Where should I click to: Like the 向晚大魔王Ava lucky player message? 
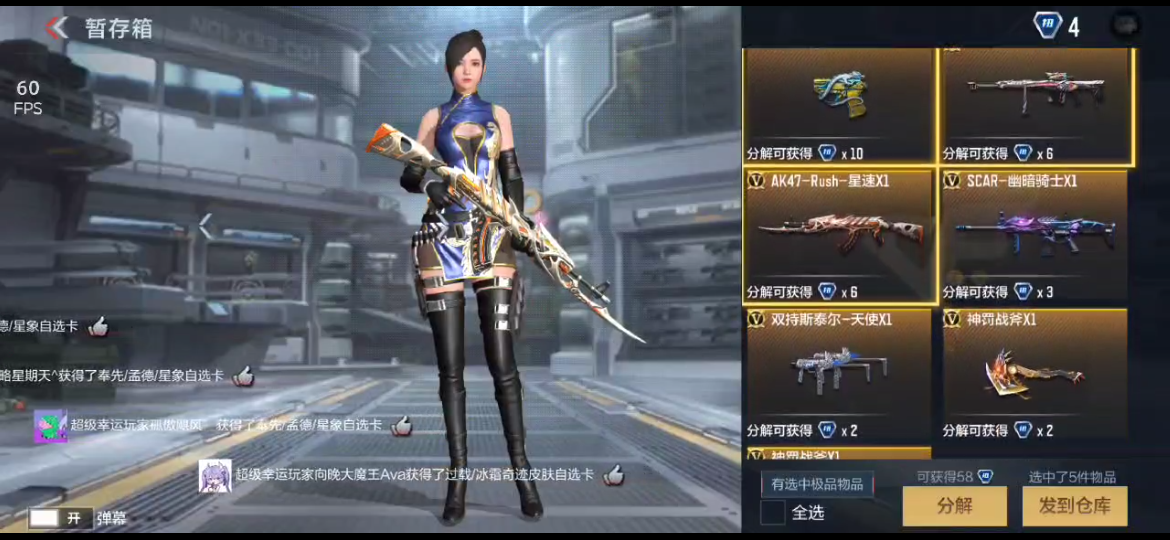tap(613, 475)
